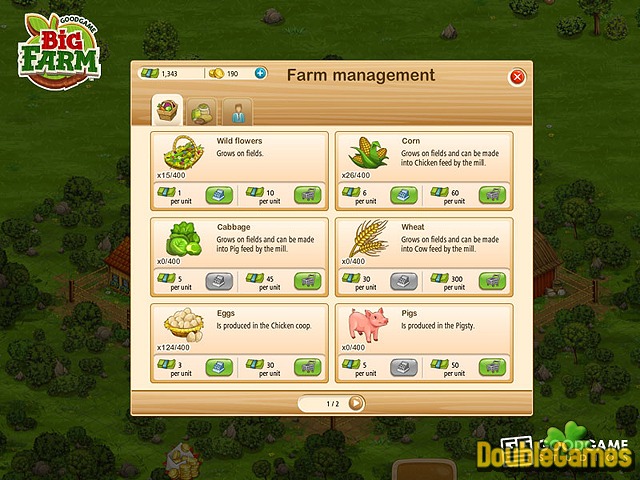Viewport: 640px width, 480px height.
Task: Buy Cabbage with the shopping cart button
Action: [308, 281]
